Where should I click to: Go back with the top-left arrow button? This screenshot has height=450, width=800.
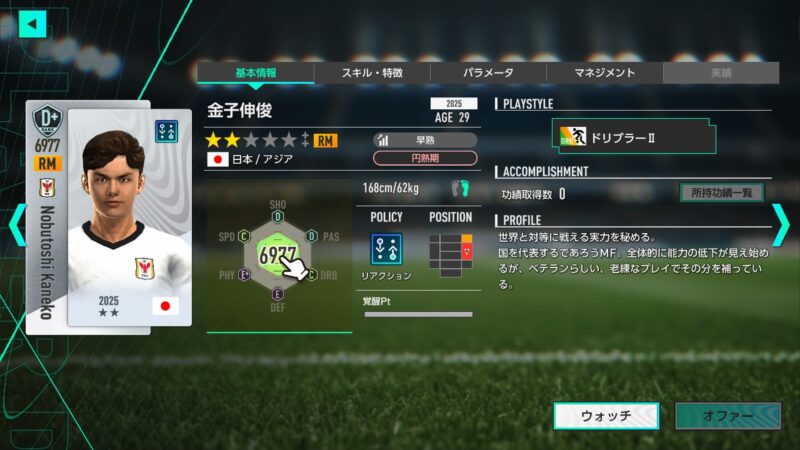33,23
